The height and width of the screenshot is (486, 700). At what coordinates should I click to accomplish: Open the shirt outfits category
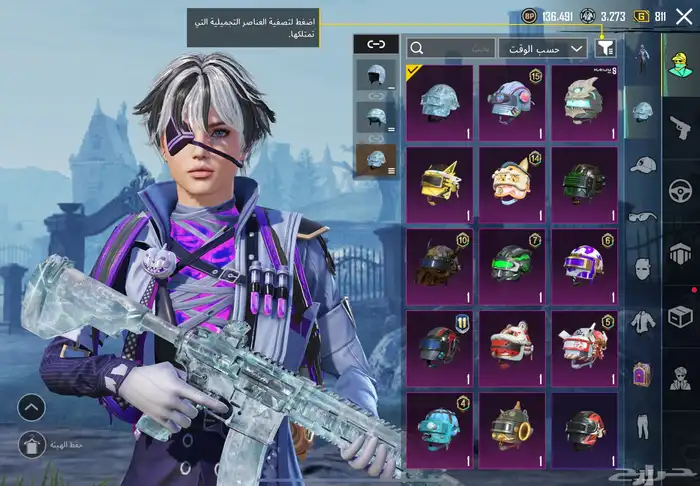click(643, 321)
